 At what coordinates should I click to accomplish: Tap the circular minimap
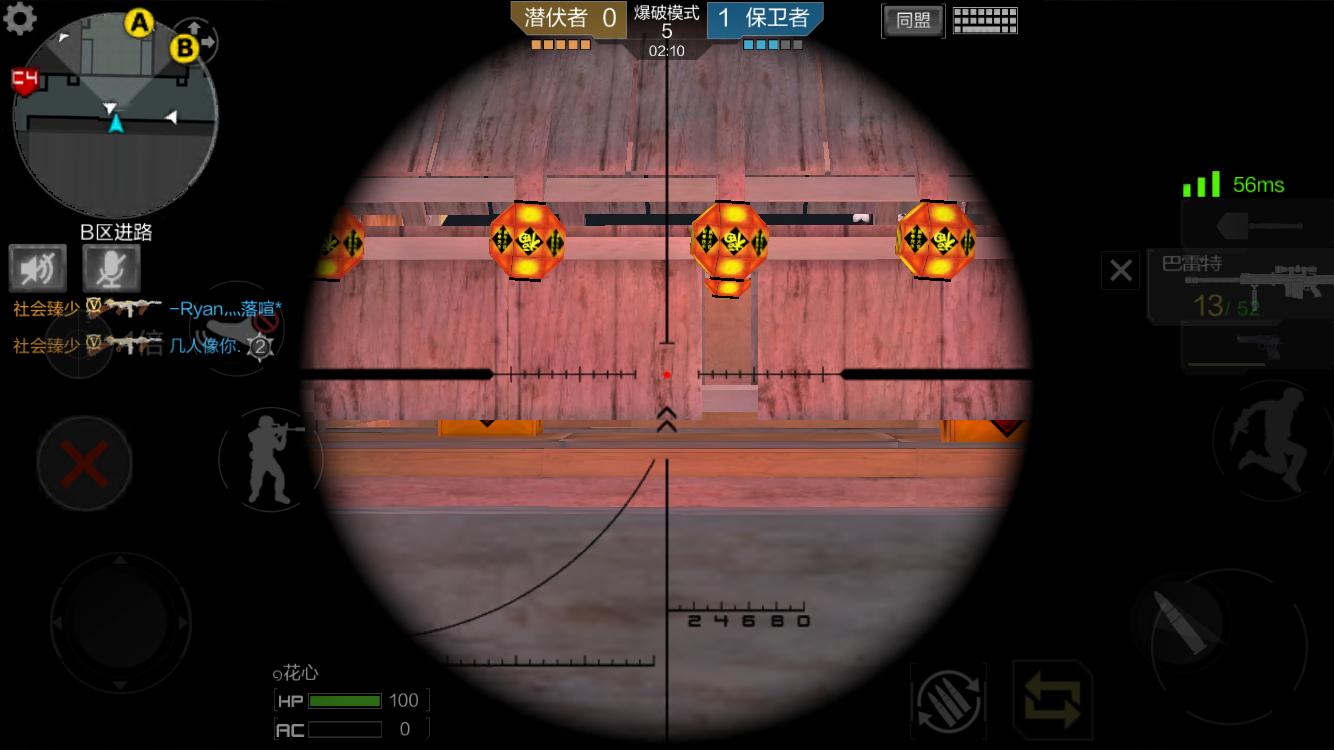point(115,115)
